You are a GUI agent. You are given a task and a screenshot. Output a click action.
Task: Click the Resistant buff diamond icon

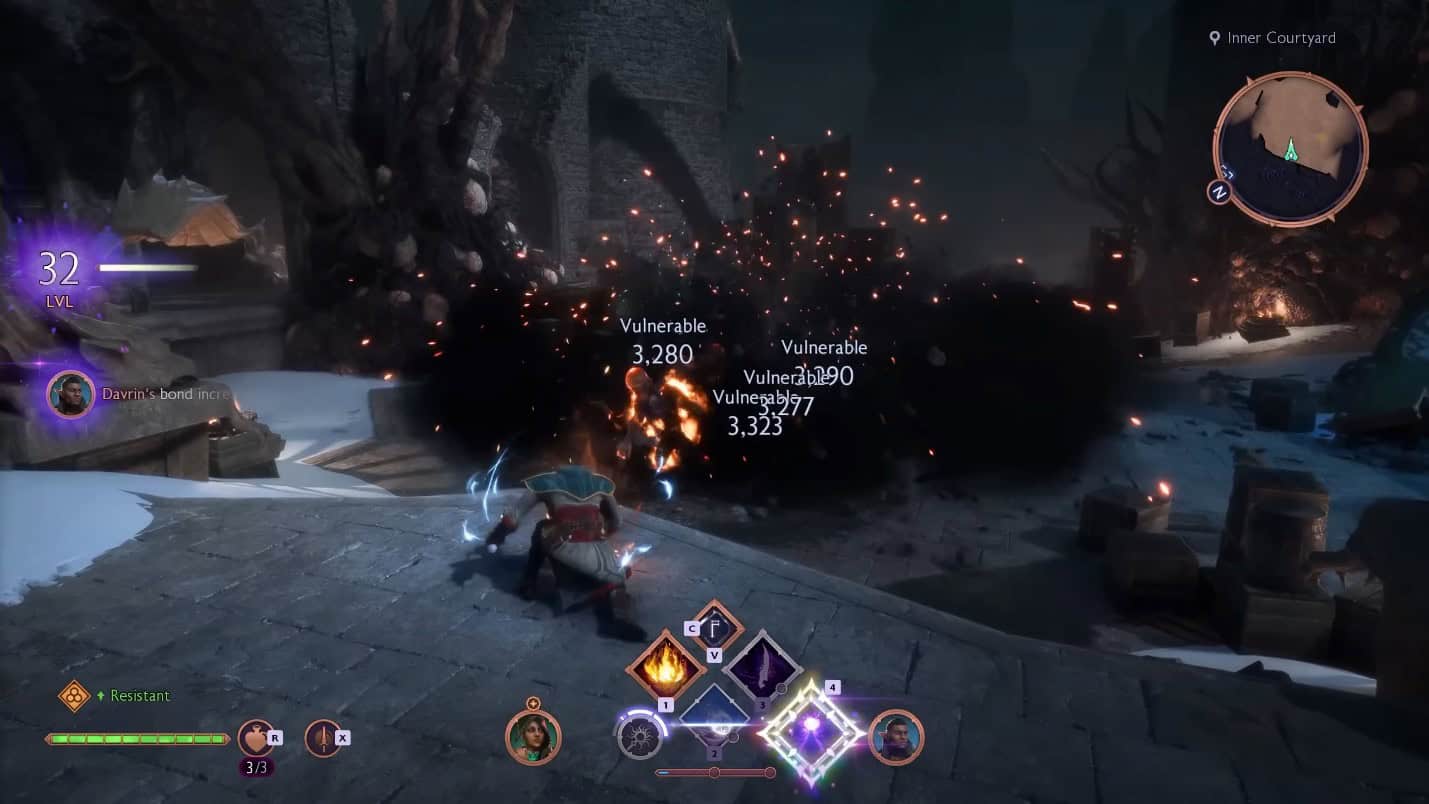74,697
